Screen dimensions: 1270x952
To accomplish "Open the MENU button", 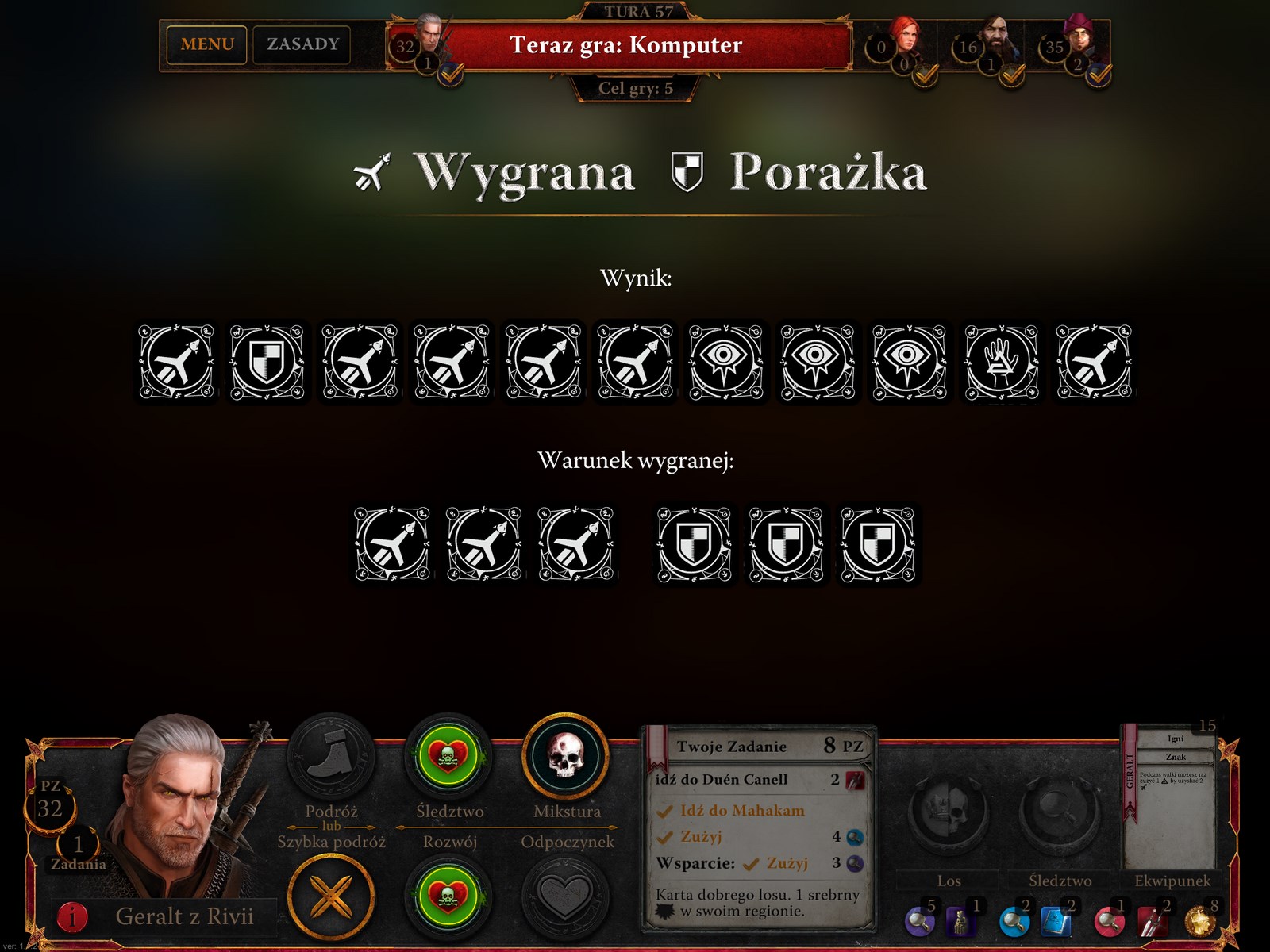I will [x=207, y=44].
